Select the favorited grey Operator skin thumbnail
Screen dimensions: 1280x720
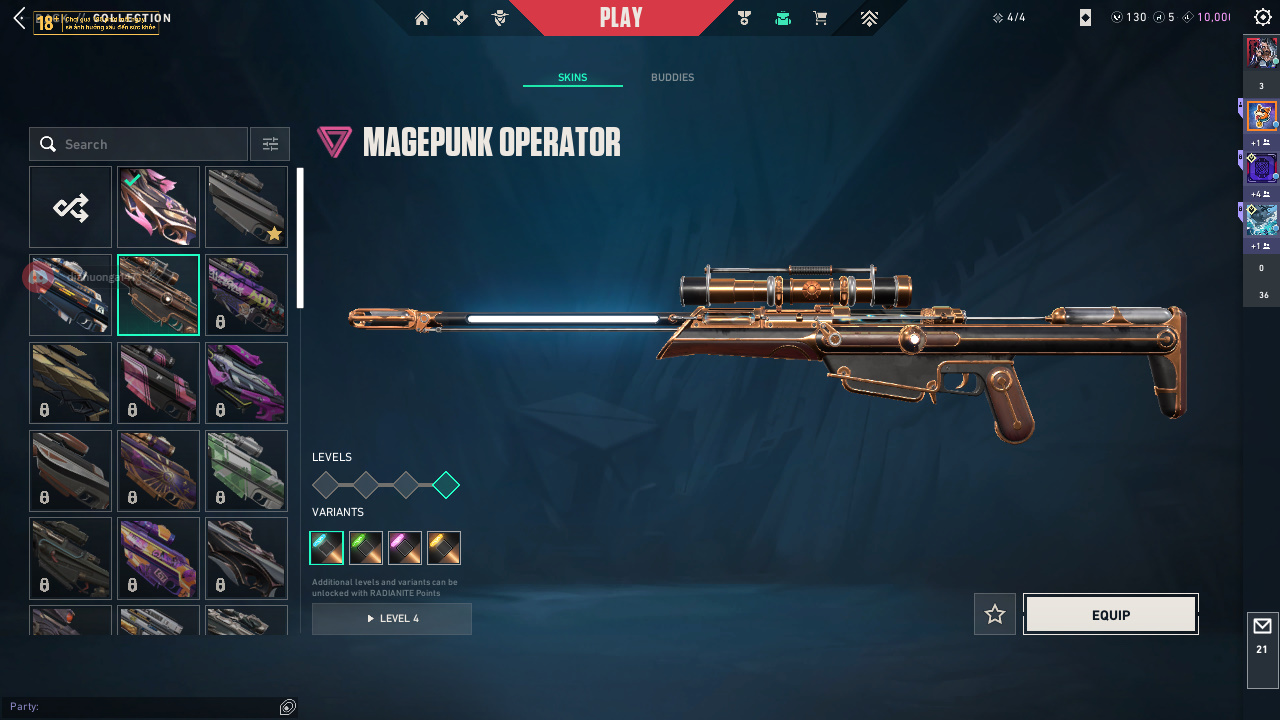pos(246,207)
